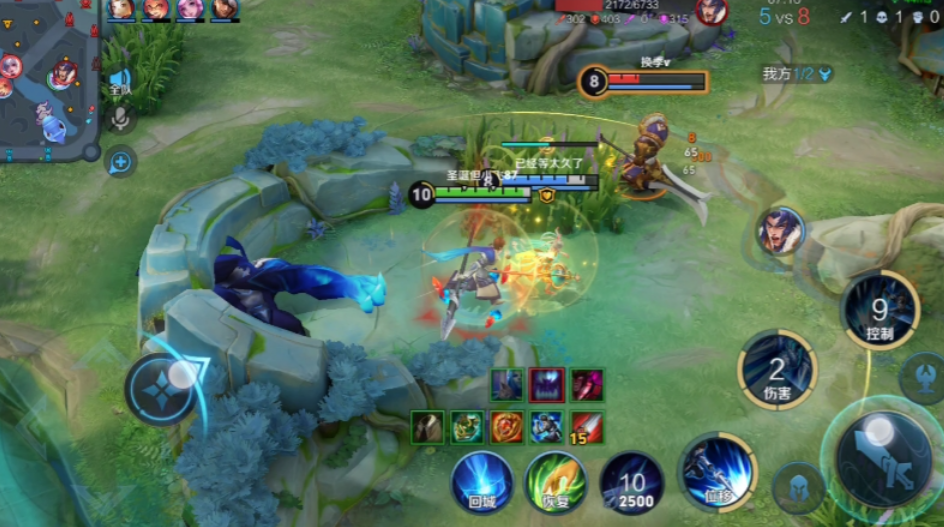The image size is (944, 527).
Task: Cast the 位移 dash skill
Action: 715,469
